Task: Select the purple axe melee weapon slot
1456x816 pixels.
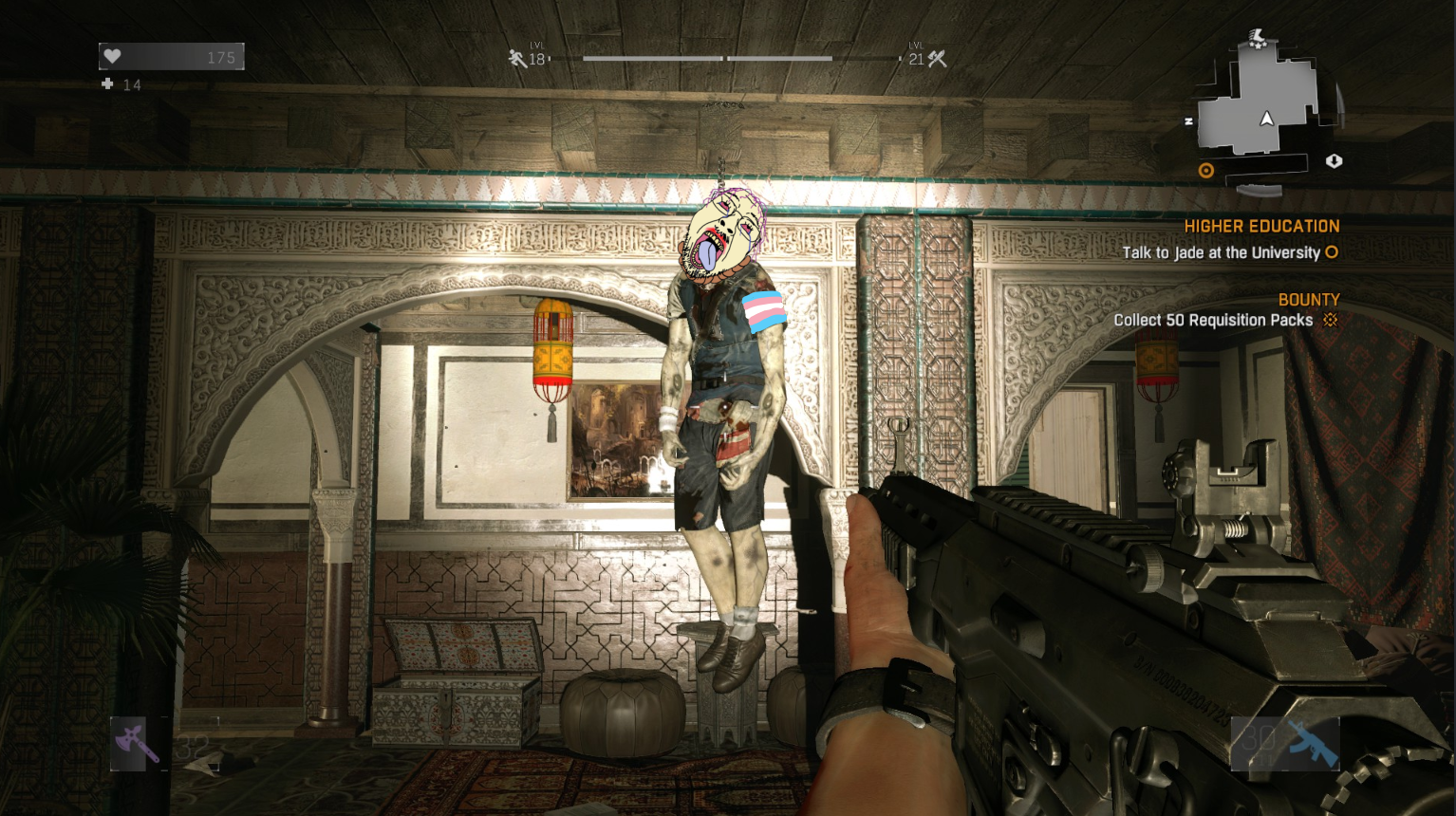Action: coord(137,742)
